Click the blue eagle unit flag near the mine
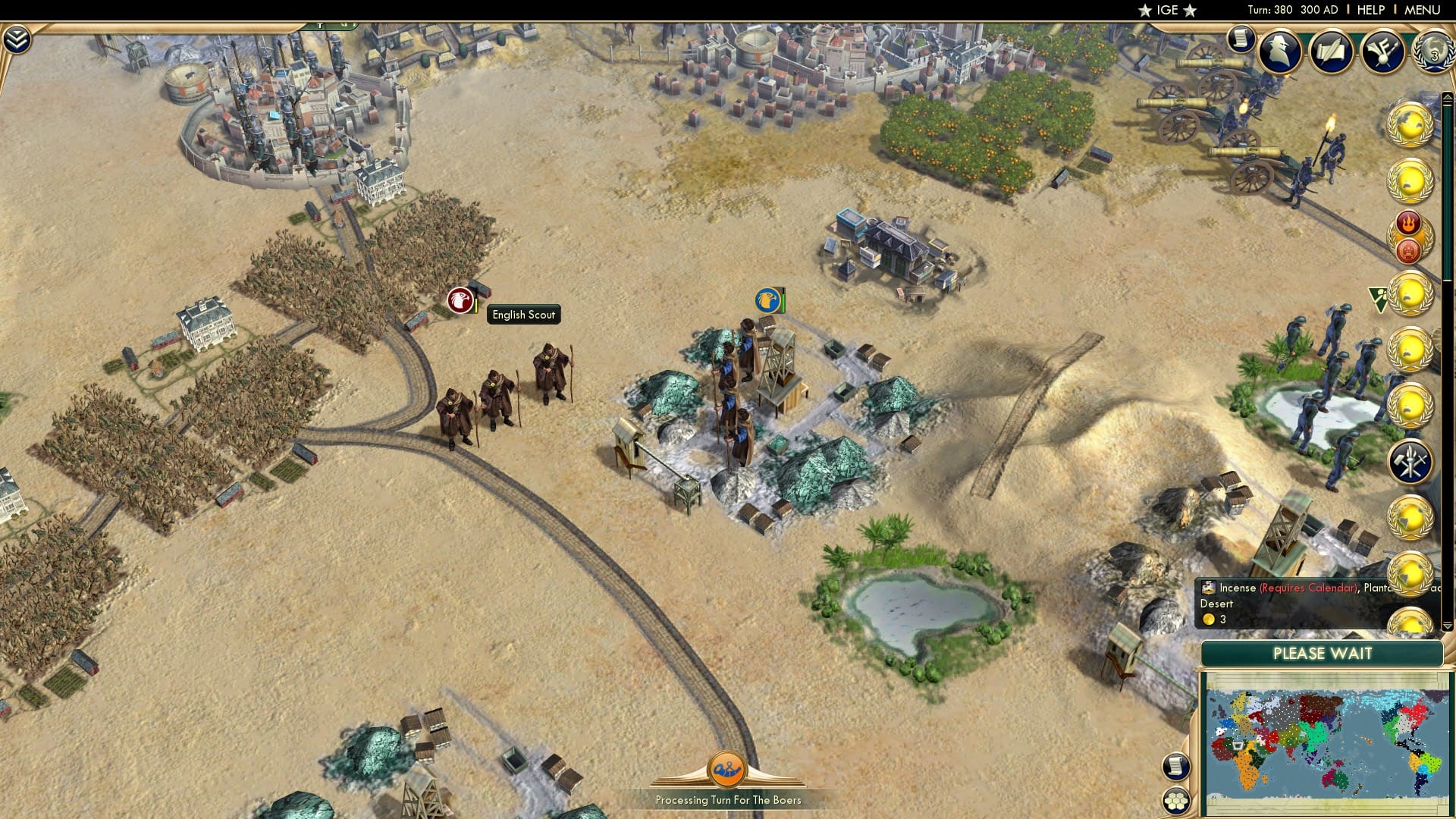Image resolution: width=1456 pixels, height=819 pixels. 768,300
